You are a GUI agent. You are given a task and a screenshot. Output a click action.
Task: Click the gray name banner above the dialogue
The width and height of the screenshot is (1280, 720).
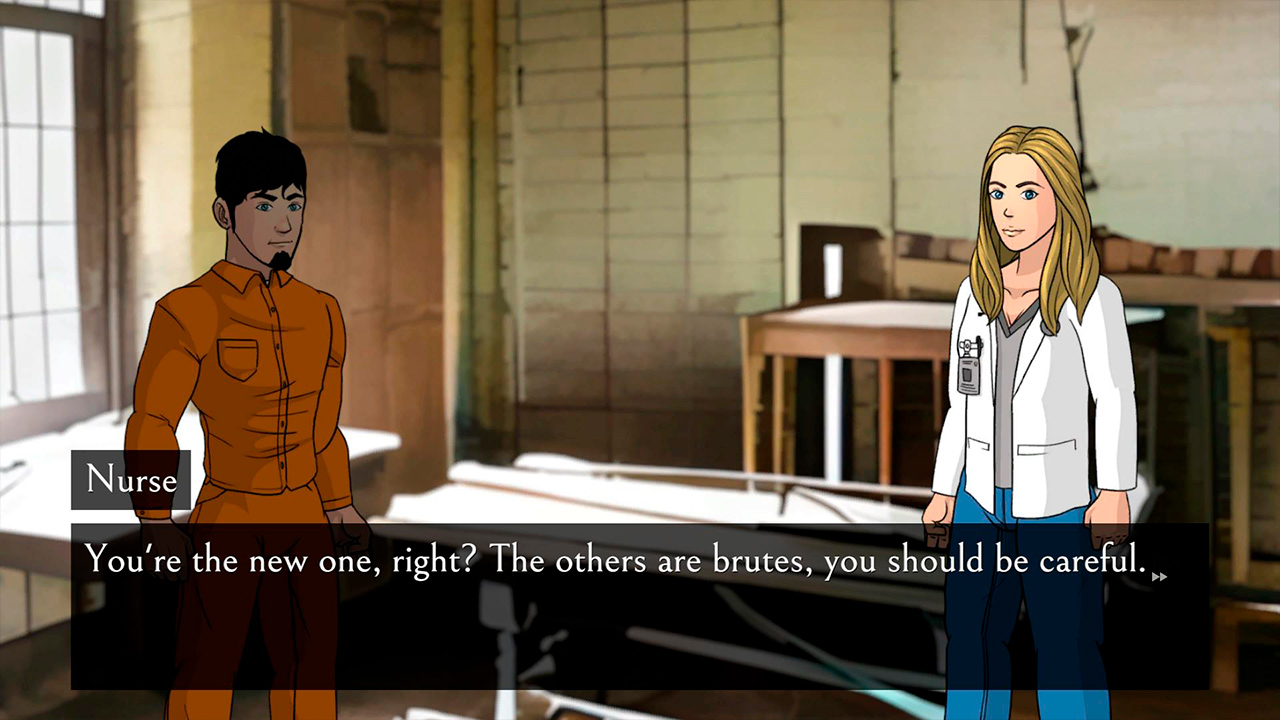[x=130, y=480]
